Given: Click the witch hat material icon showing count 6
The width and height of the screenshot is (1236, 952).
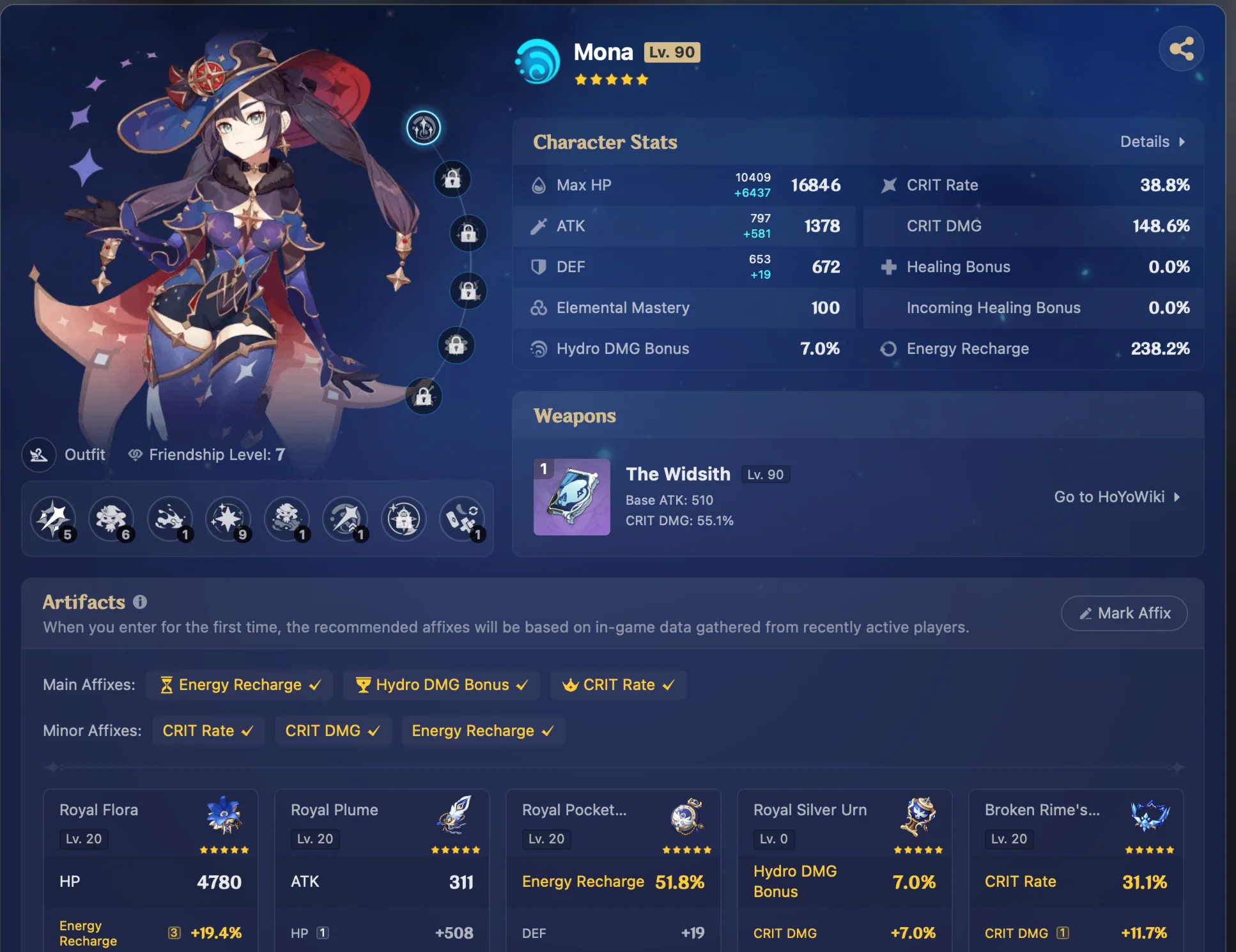Looking at the screenshot, I should point(112,519).
